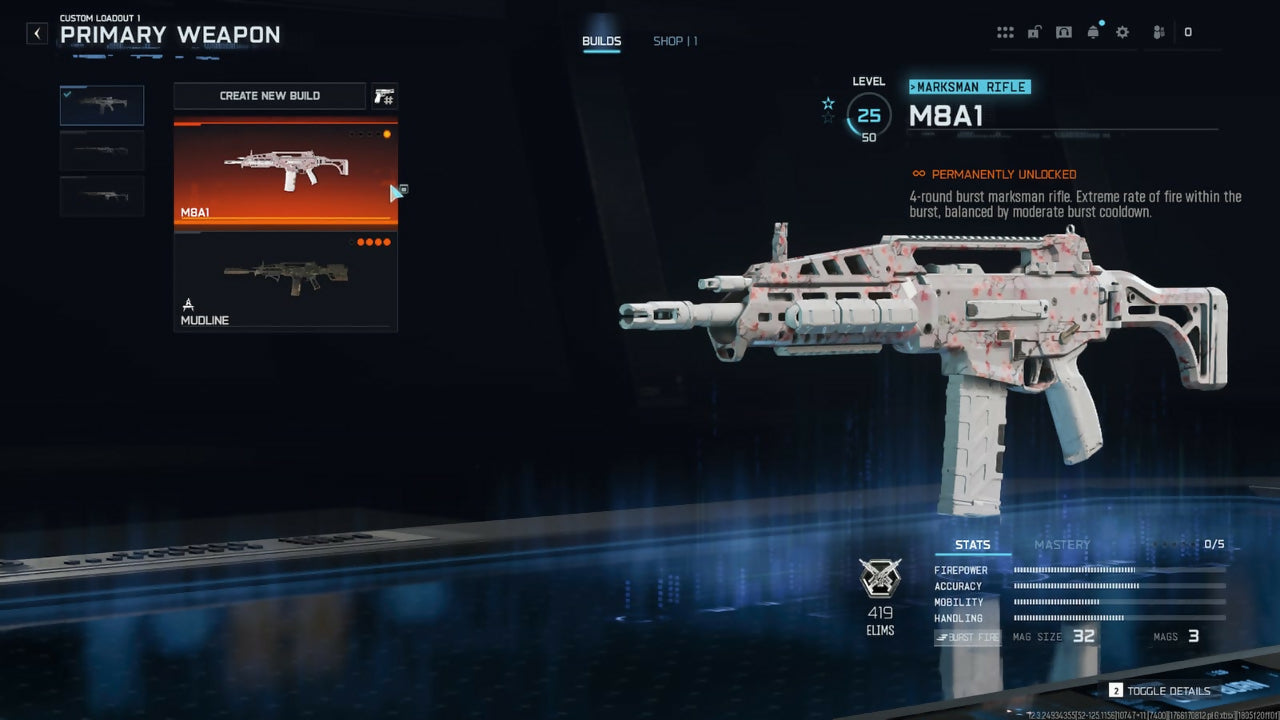This screenshot has height=720, width=1280.
Task: Open the headphones icon panel
Action: click(x=1064, y=33)
